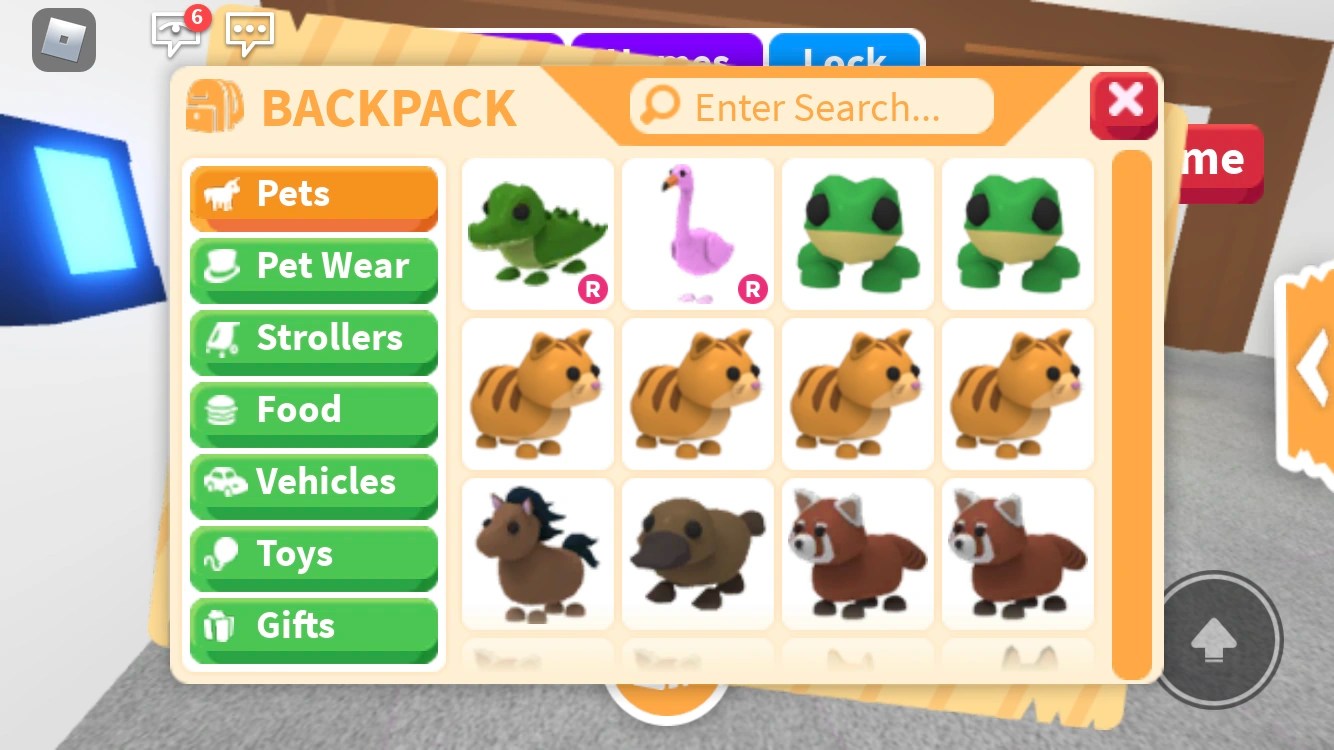Screen dimensions: 1334x750
Task: Click the car icon on the Vehicles category
Action: point(227,482)
